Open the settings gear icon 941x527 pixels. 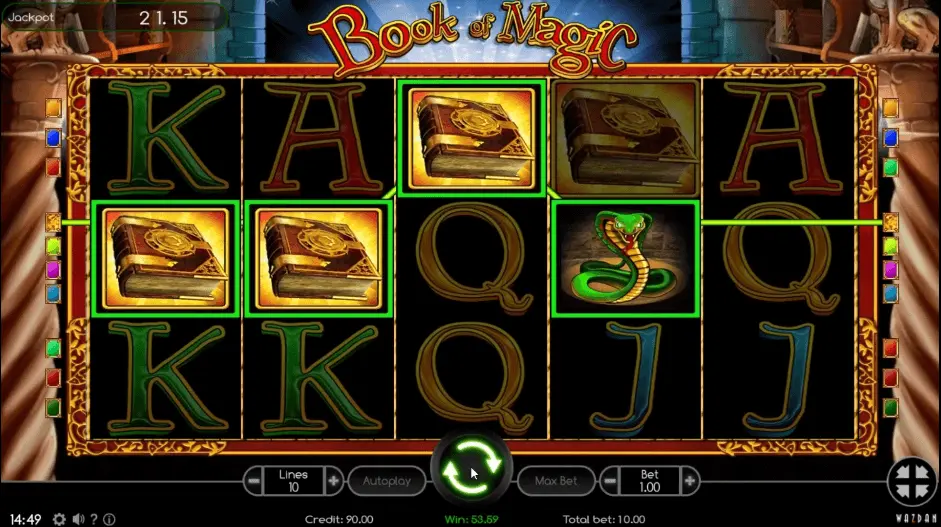59,519
